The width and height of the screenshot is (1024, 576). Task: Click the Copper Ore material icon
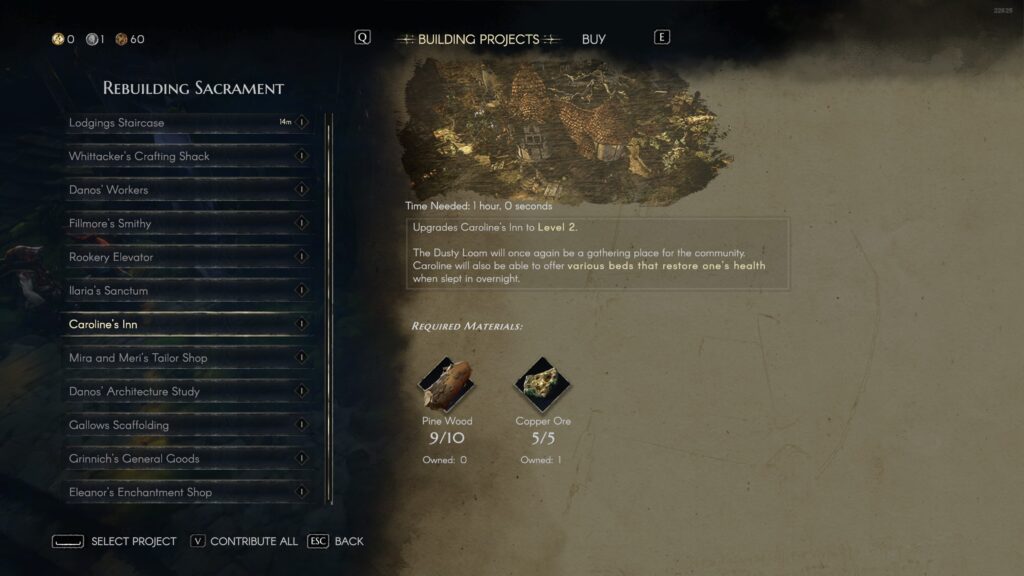click(x=542, y=385)
